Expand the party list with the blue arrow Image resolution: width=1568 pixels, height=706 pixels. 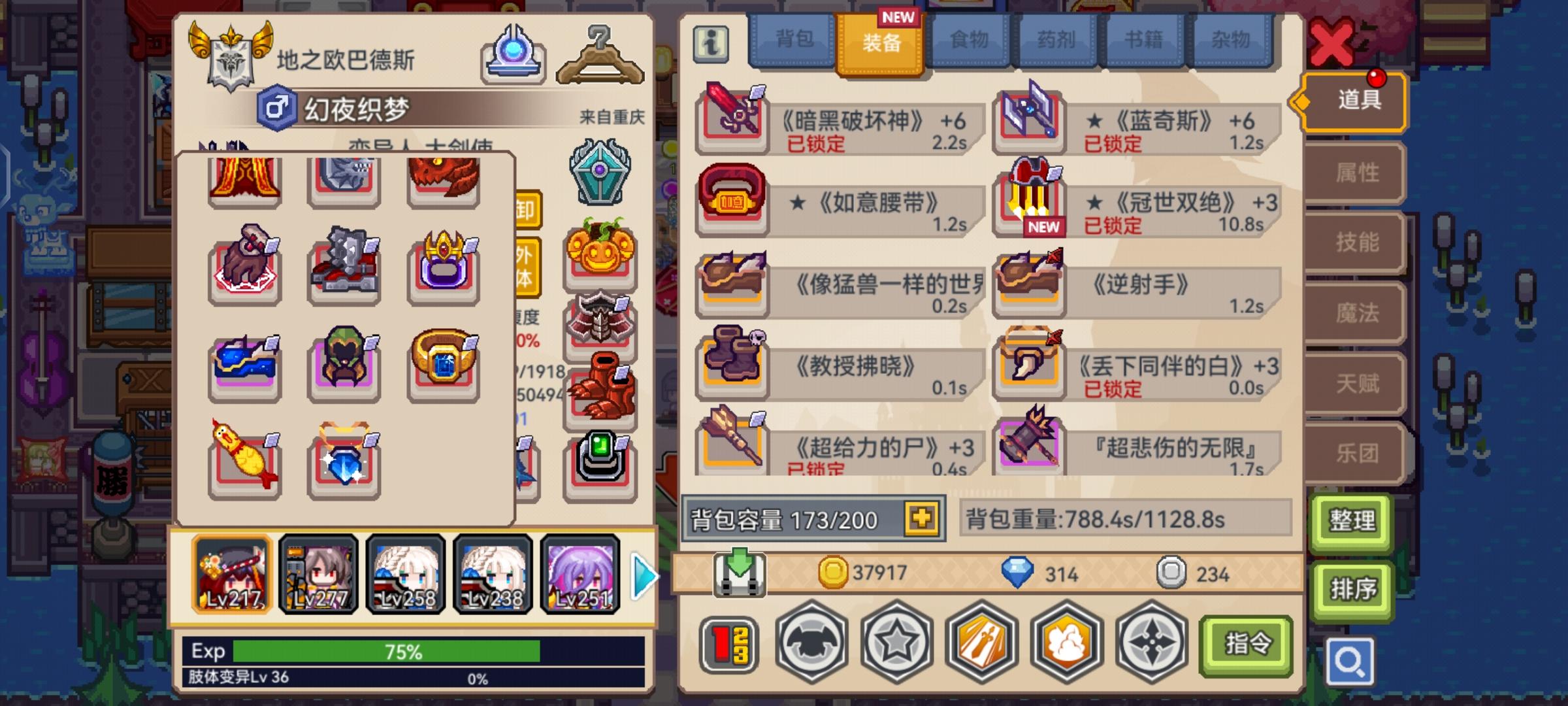pos(642,575)
